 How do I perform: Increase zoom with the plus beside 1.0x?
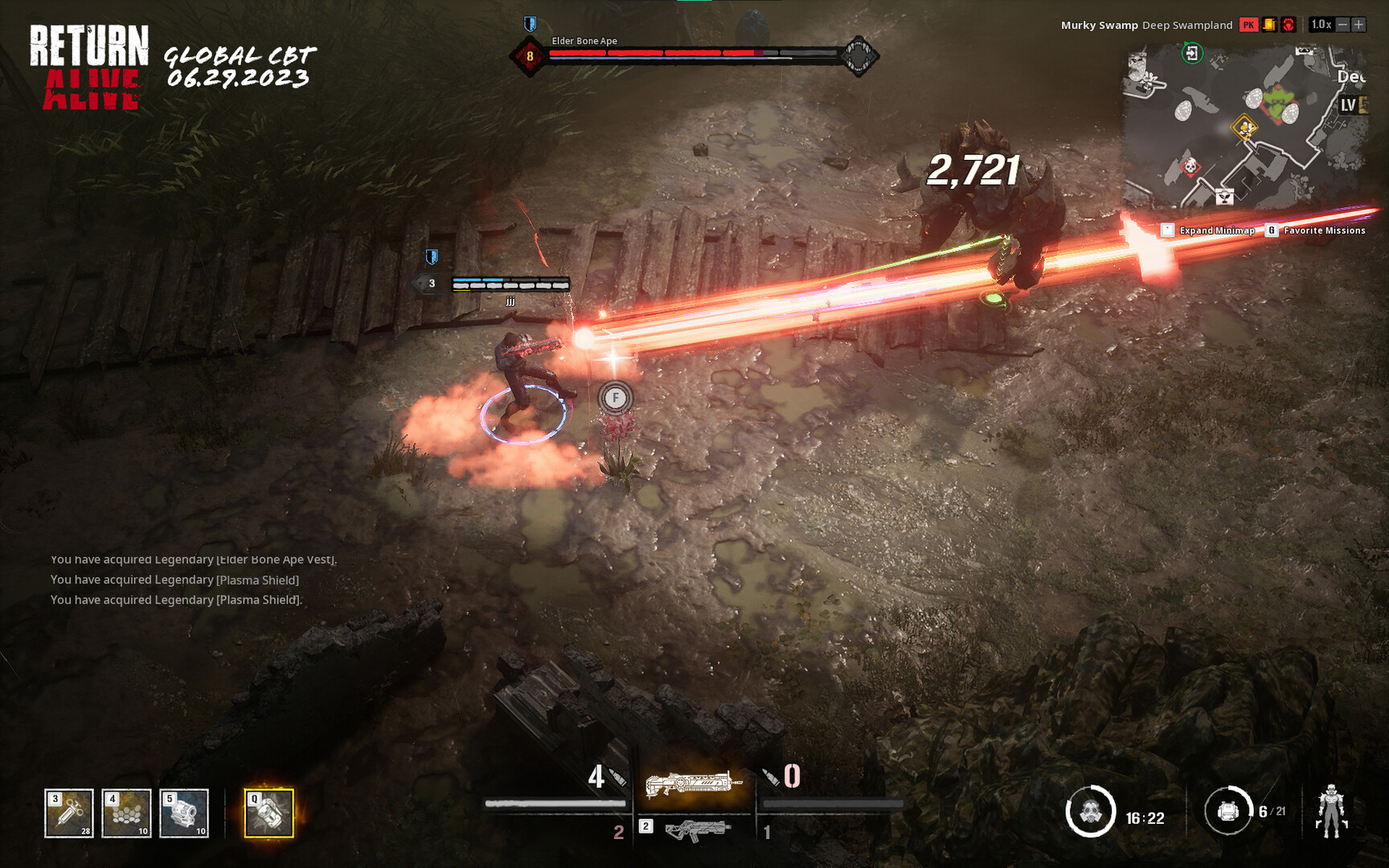pyautogui.click(x=1357, y=25)
